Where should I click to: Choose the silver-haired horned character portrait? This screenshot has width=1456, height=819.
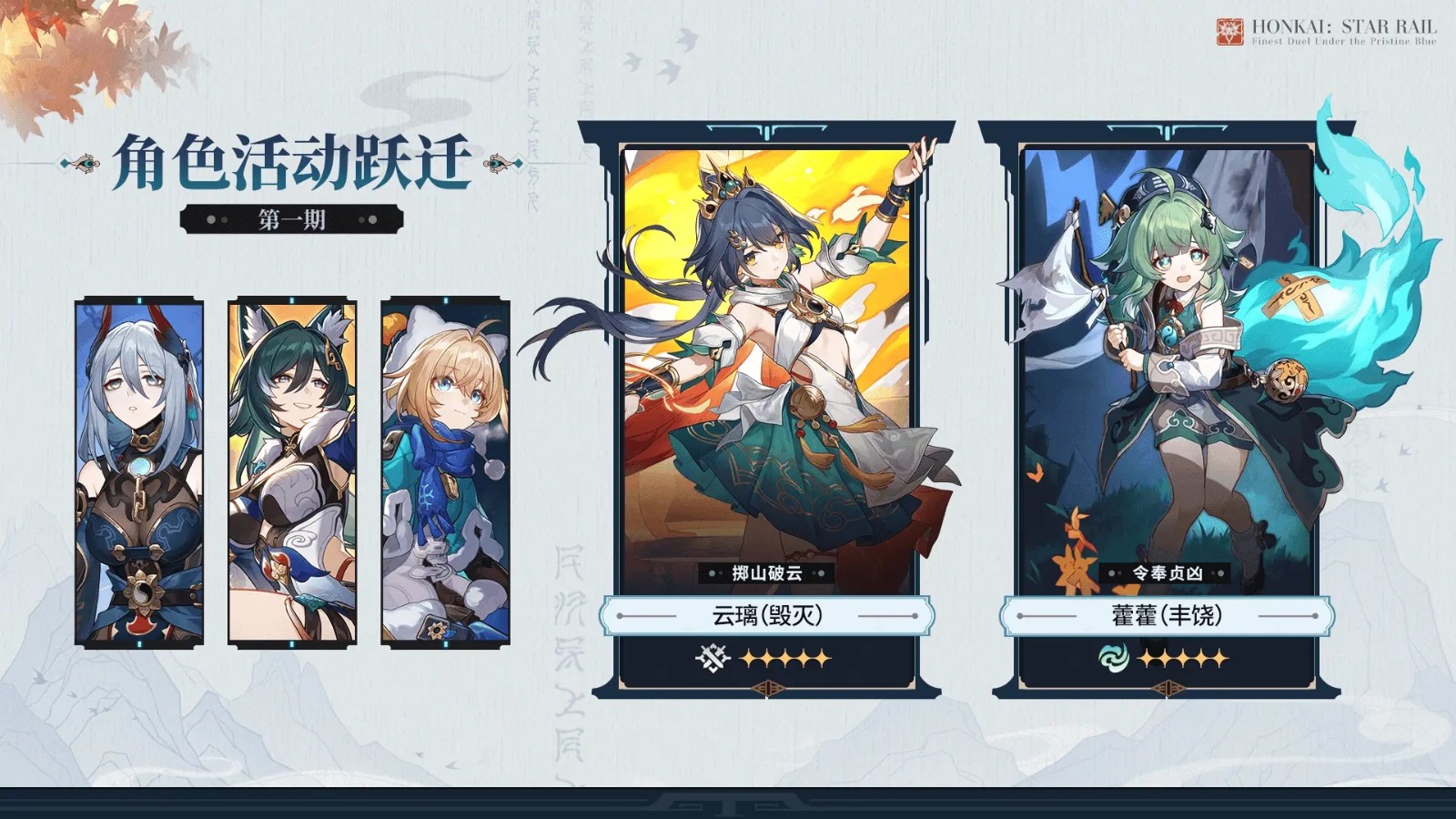139,471
